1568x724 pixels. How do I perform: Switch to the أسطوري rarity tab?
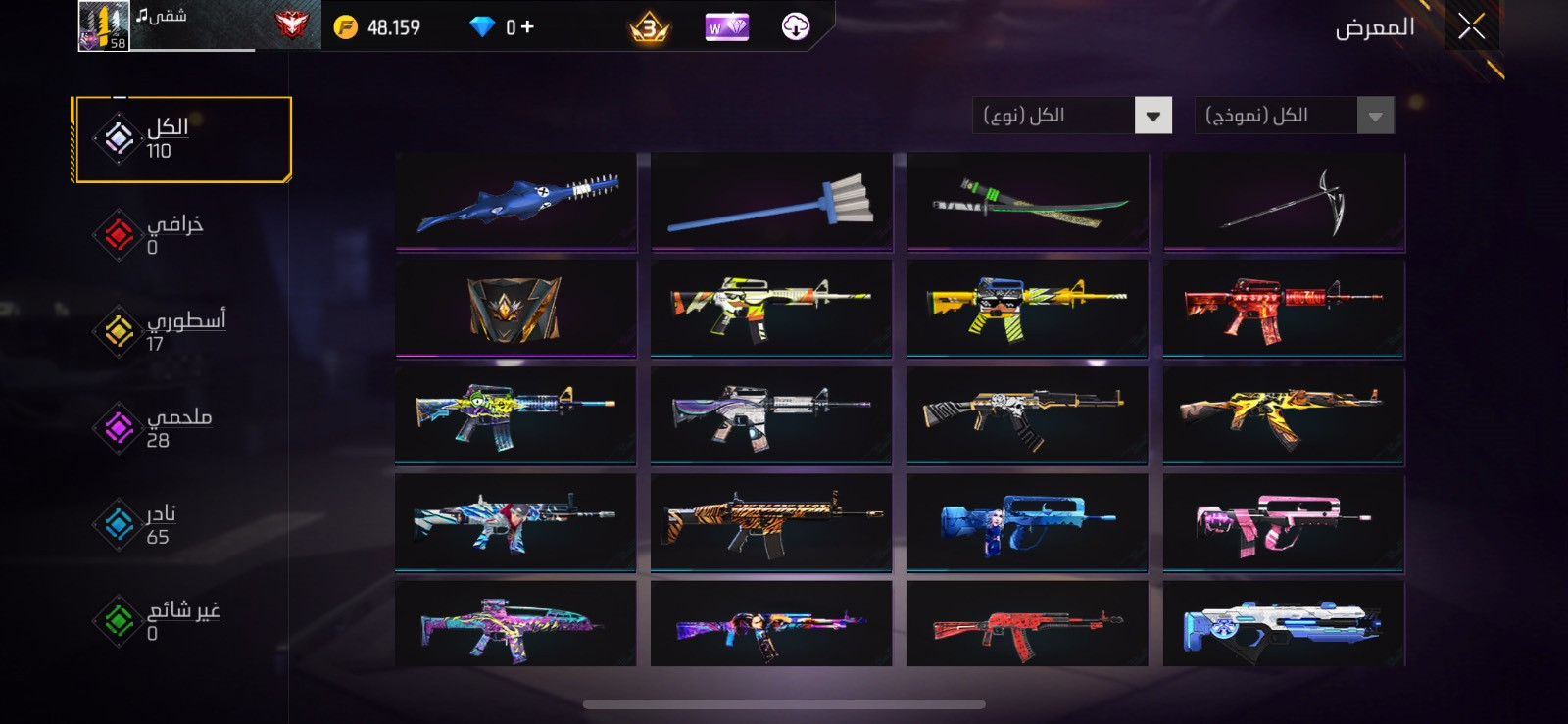(x=162, y=331)
